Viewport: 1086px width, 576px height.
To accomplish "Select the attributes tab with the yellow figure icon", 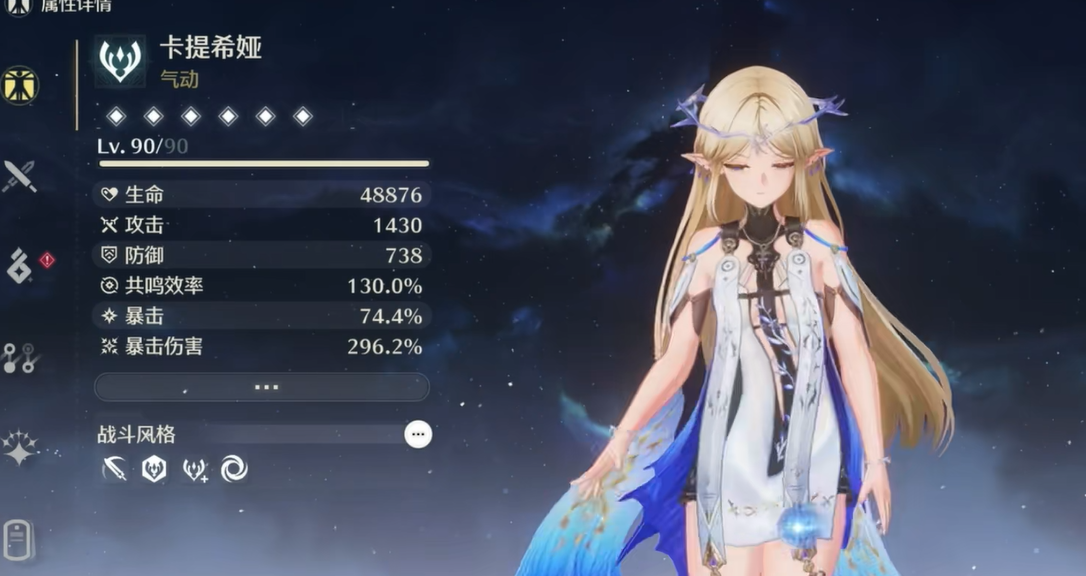I will 20,86.
